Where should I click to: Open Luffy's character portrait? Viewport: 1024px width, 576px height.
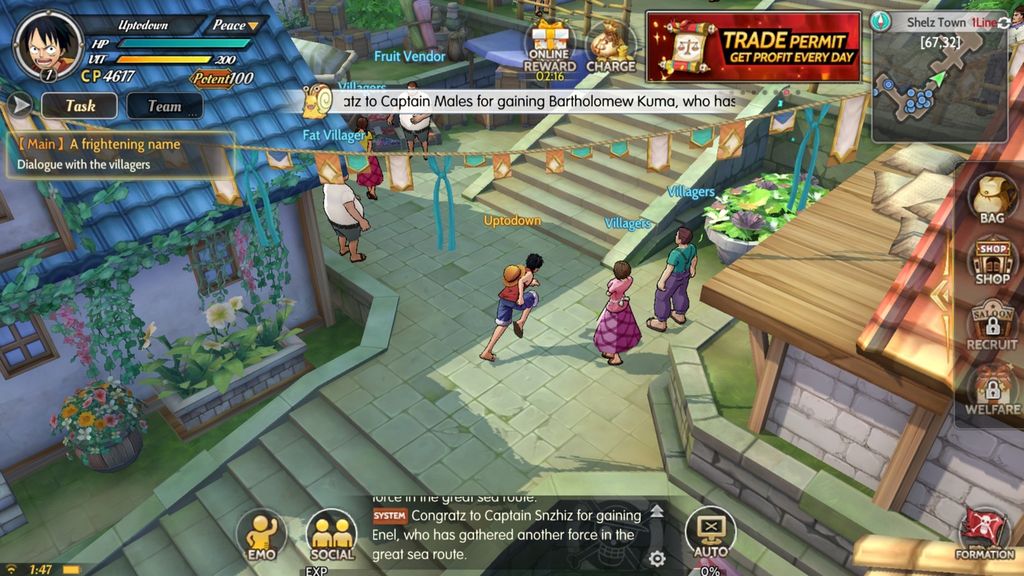(48, 45)
